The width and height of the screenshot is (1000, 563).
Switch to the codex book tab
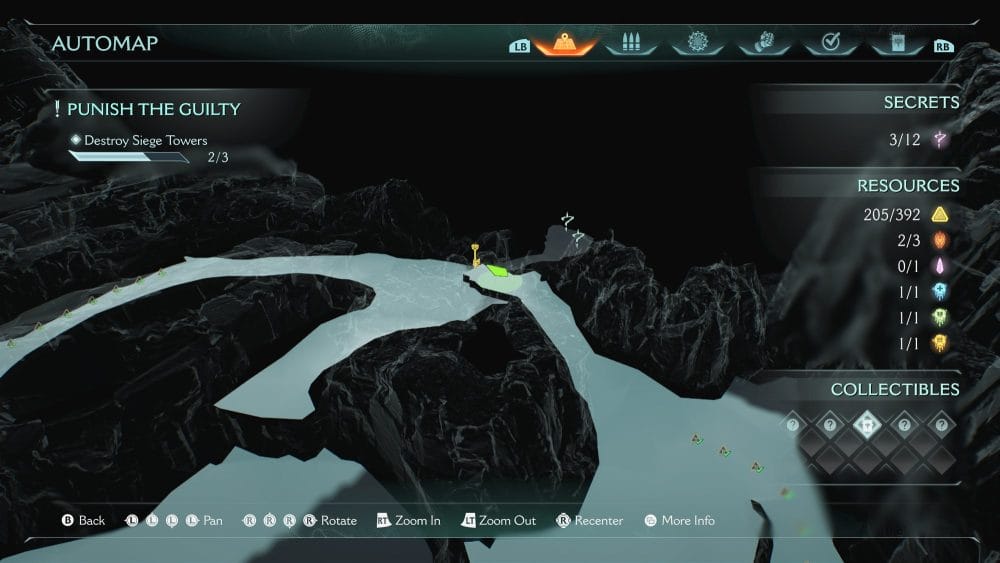pyautogui.click(x=895, y=44)
